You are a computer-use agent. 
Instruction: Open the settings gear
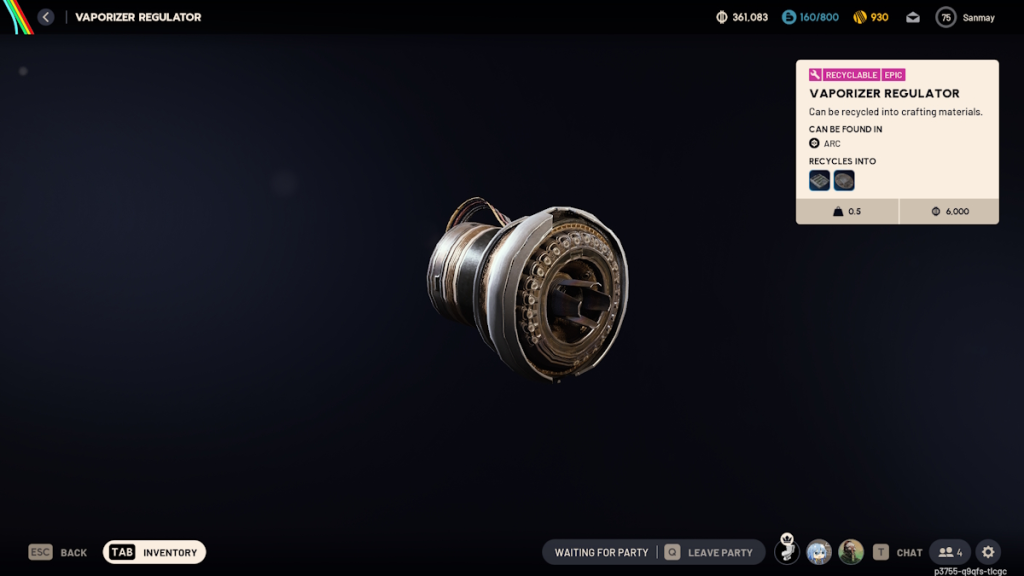coord(988,552)
